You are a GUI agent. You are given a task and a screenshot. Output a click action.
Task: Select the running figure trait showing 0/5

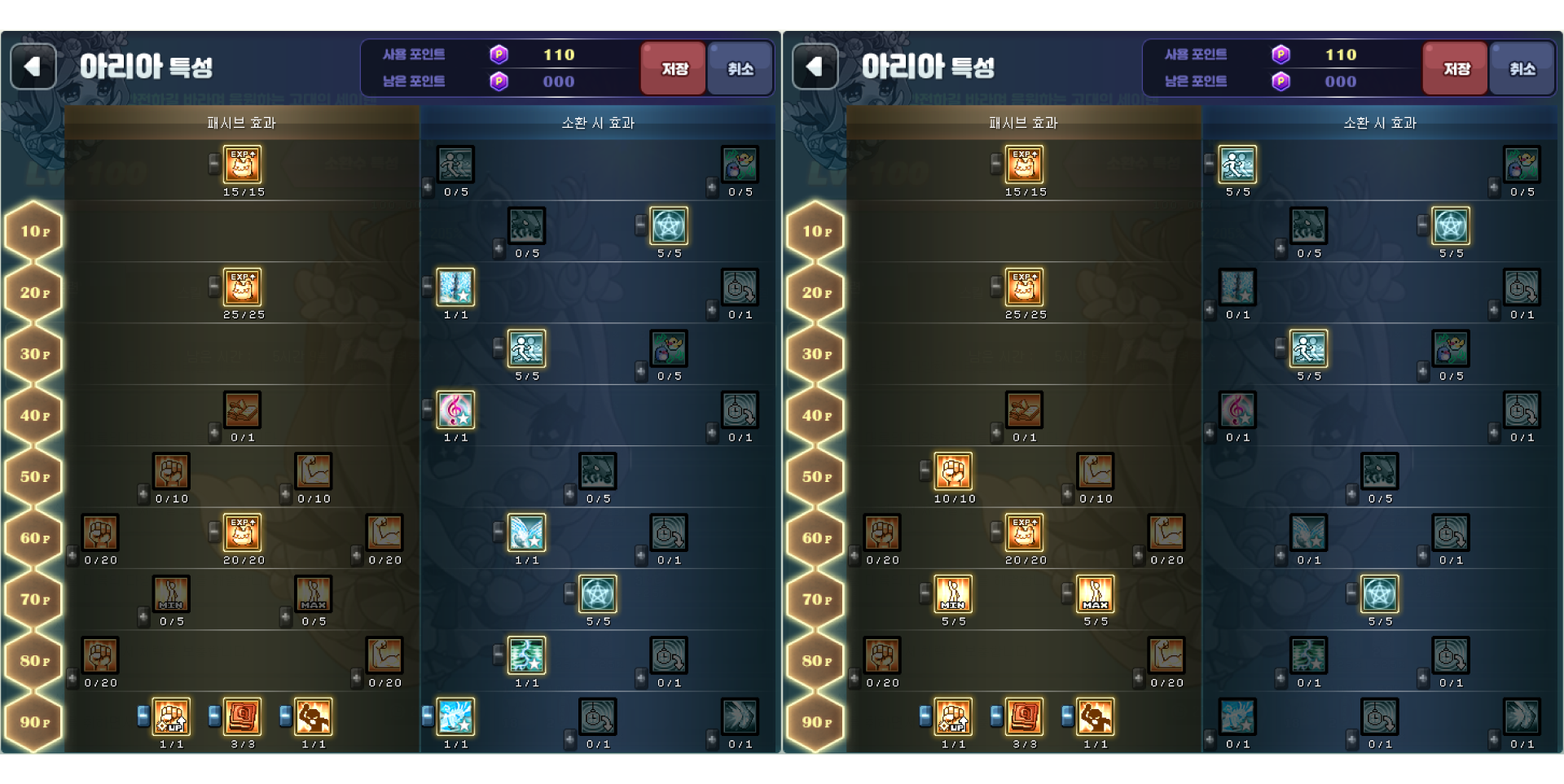coord(455,164)
